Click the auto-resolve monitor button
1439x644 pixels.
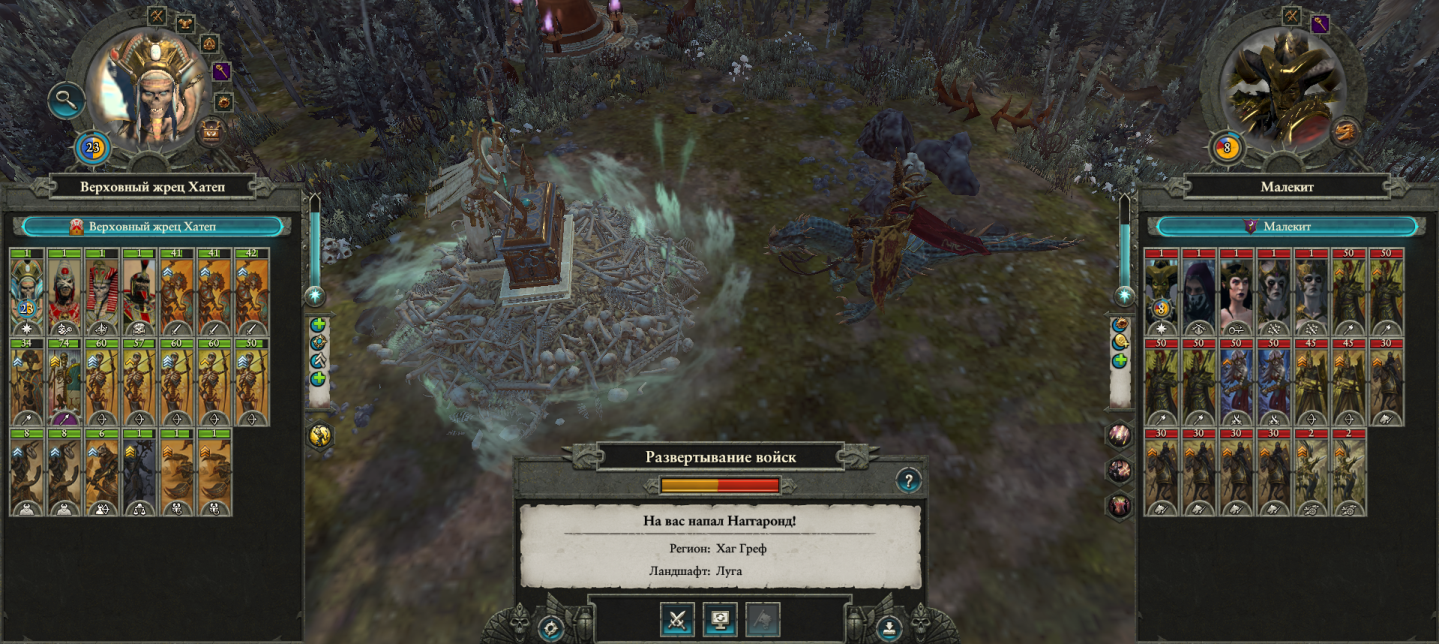click(720, 620)
